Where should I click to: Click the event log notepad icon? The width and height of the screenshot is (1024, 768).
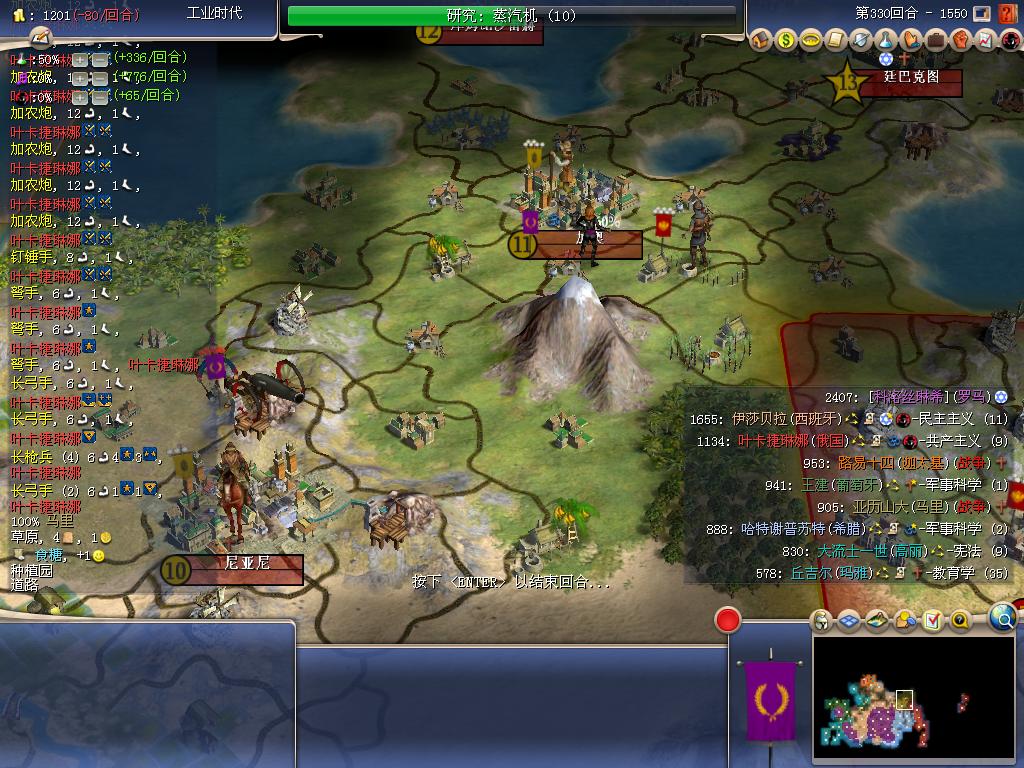point(40,38)
